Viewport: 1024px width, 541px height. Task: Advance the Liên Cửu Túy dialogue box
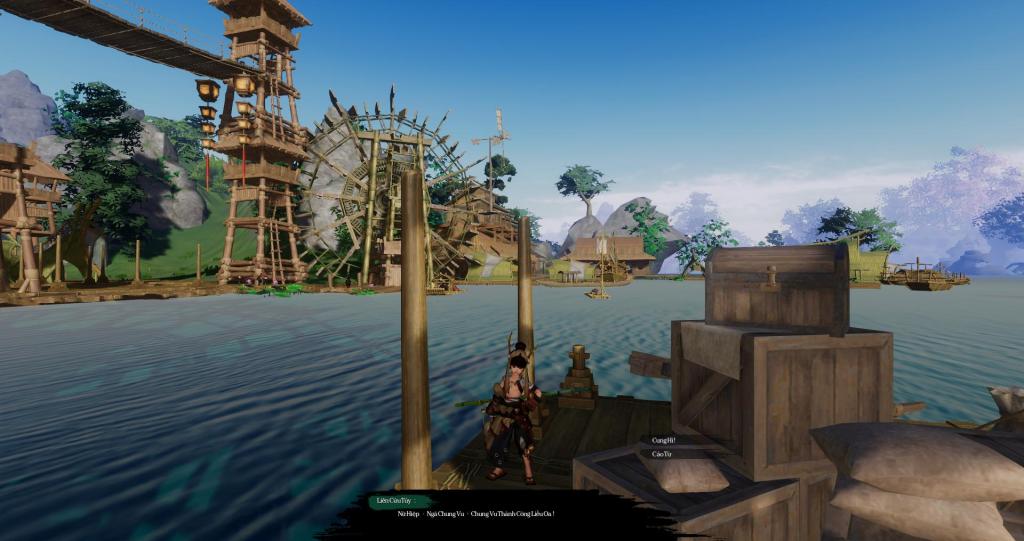(x=472, y=514)
